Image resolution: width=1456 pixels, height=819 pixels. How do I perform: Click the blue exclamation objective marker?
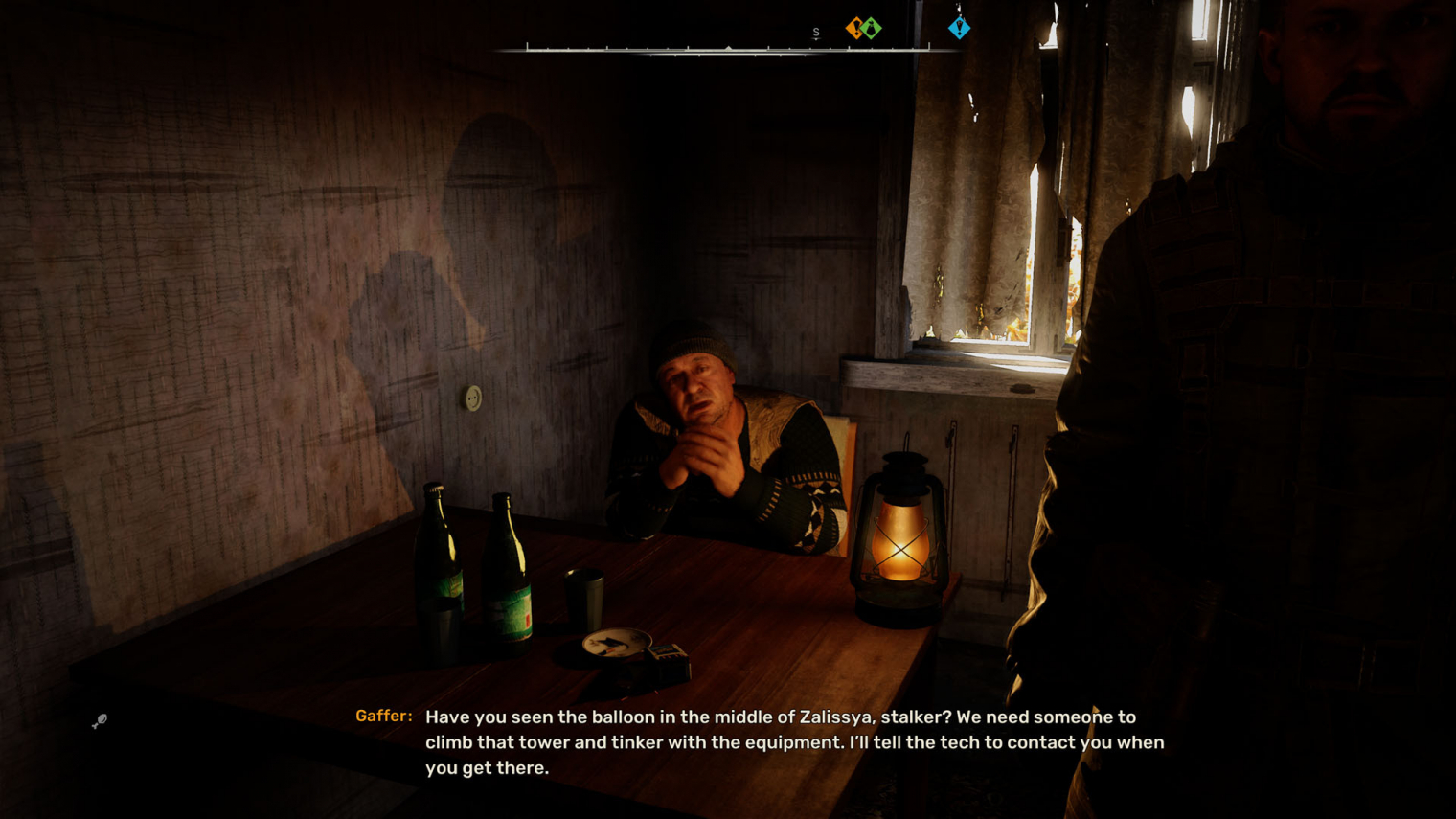959,28
